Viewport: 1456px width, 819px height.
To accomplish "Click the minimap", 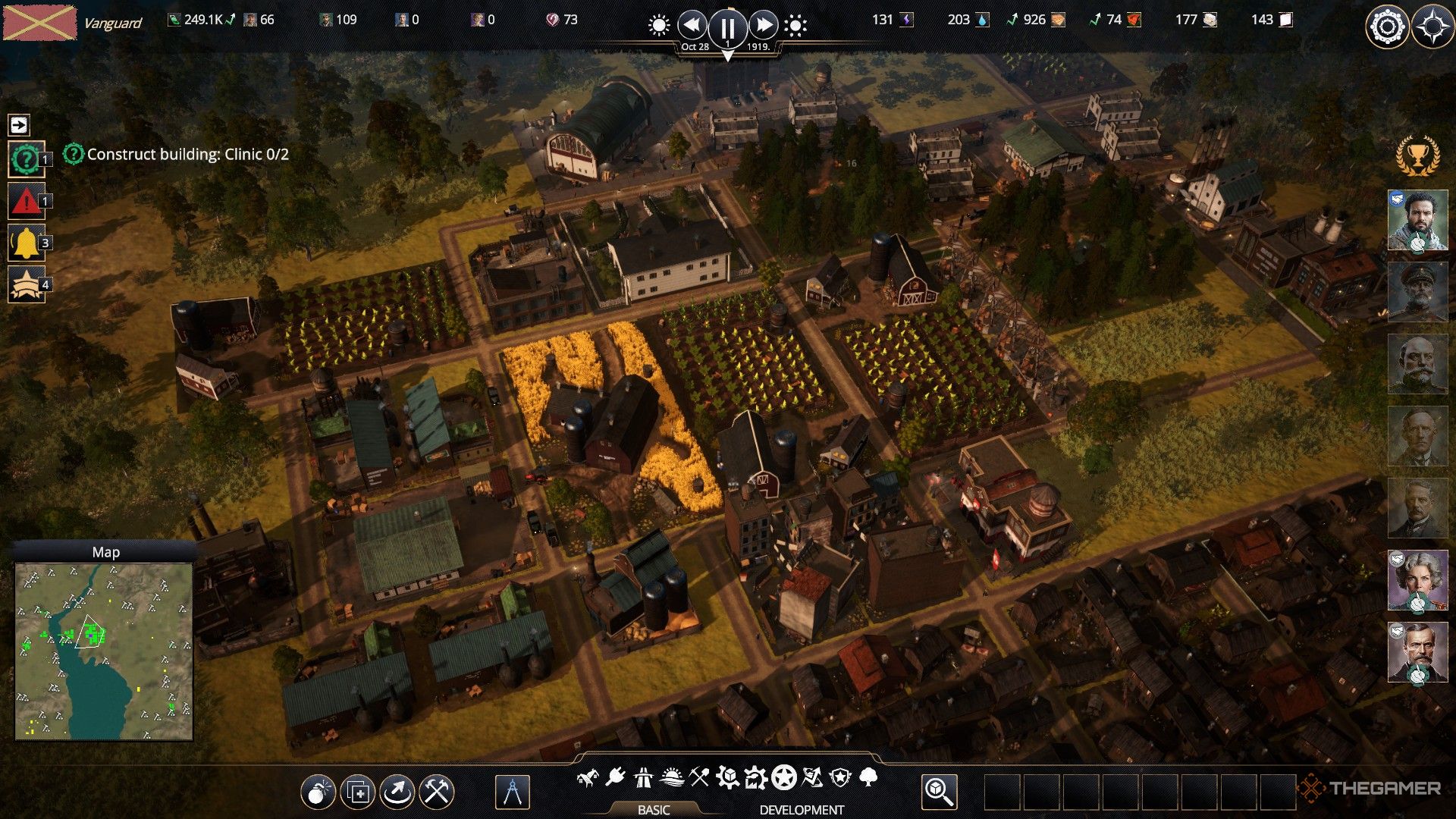I will point(104,651).
